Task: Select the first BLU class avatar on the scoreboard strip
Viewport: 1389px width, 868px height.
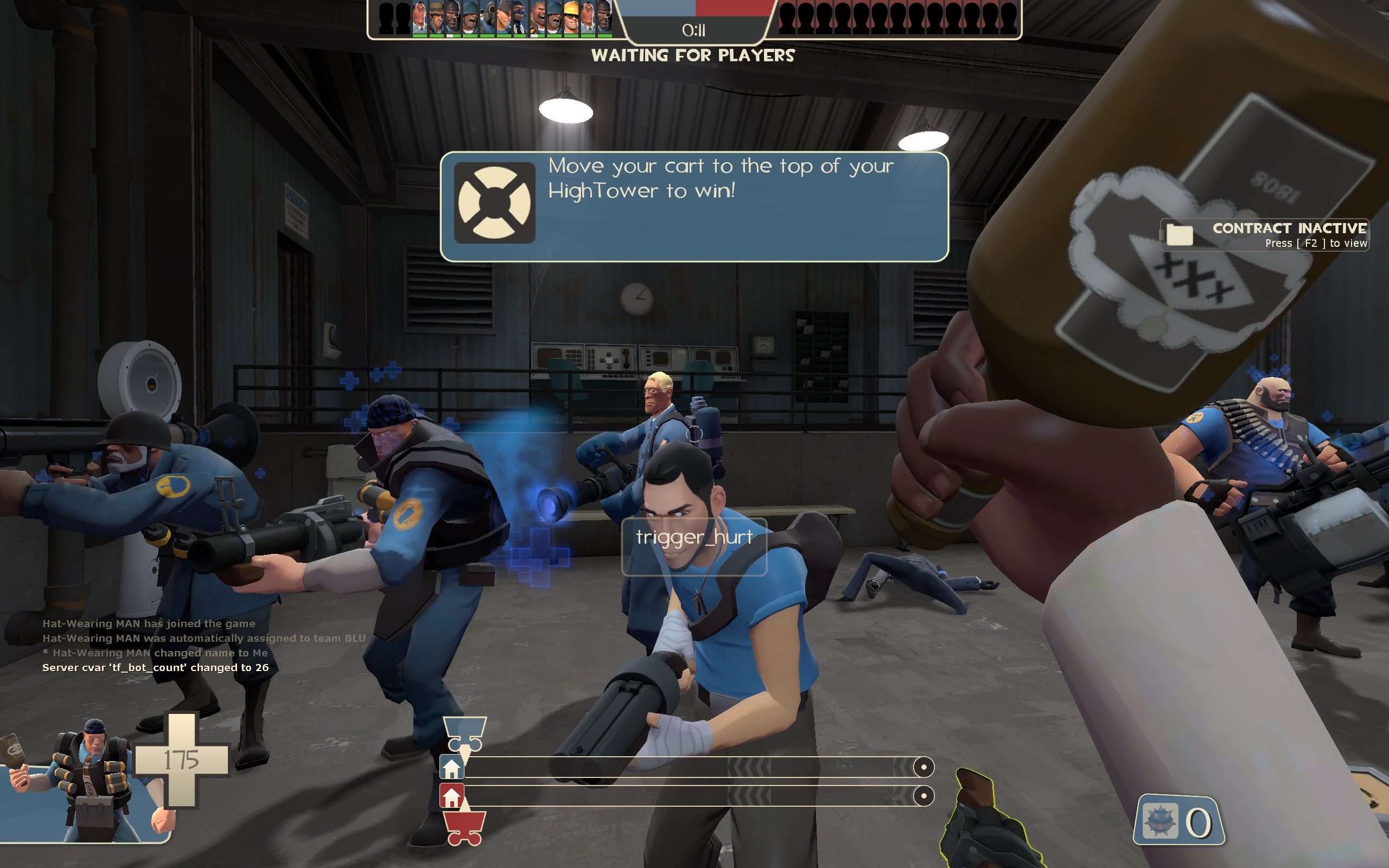Action: click(x=418, y=16)
